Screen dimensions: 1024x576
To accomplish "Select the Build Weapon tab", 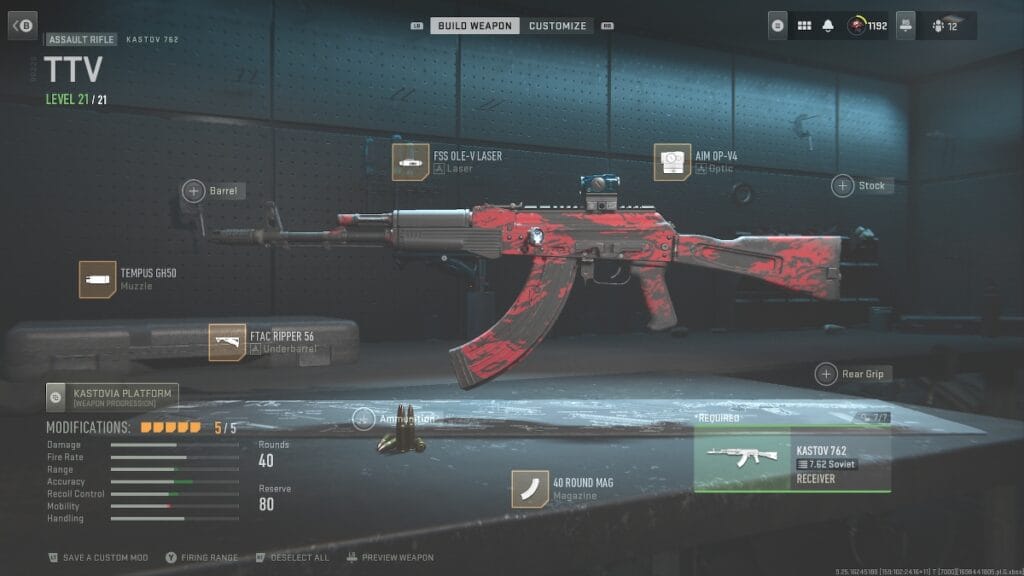I will coord(475,25).
